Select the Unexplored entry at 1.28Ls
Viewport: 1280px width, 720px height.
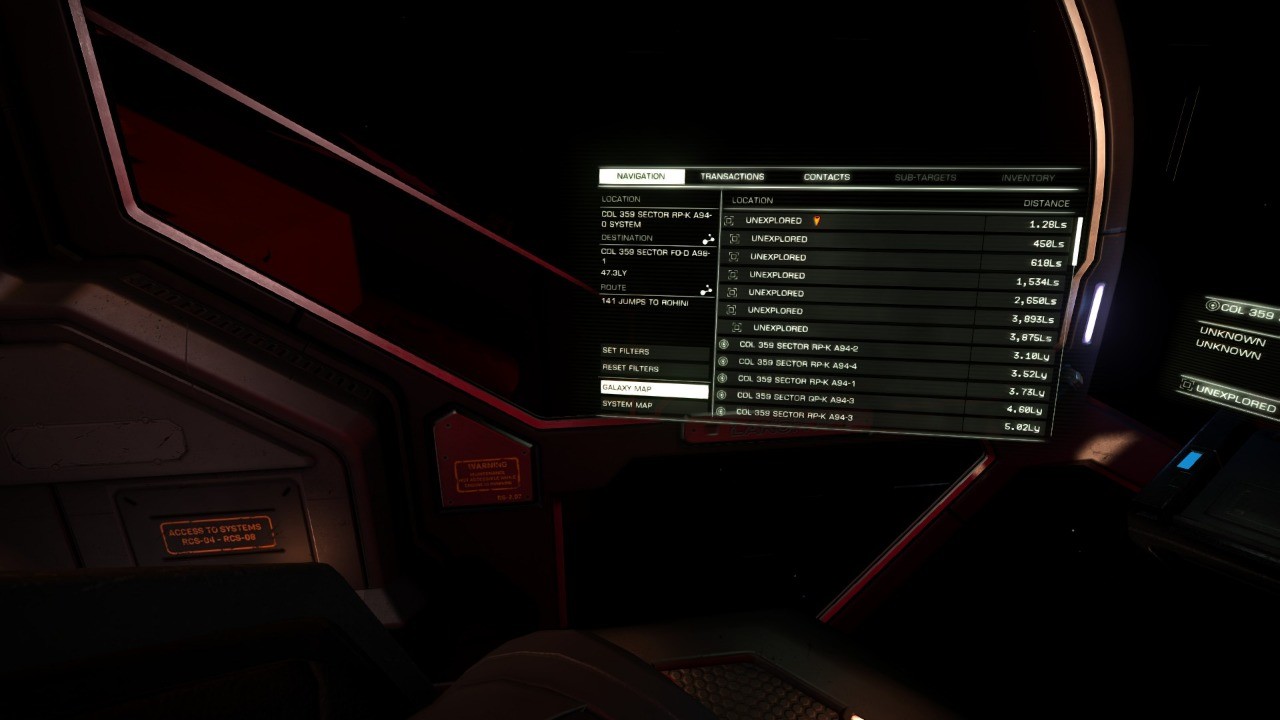850,221
